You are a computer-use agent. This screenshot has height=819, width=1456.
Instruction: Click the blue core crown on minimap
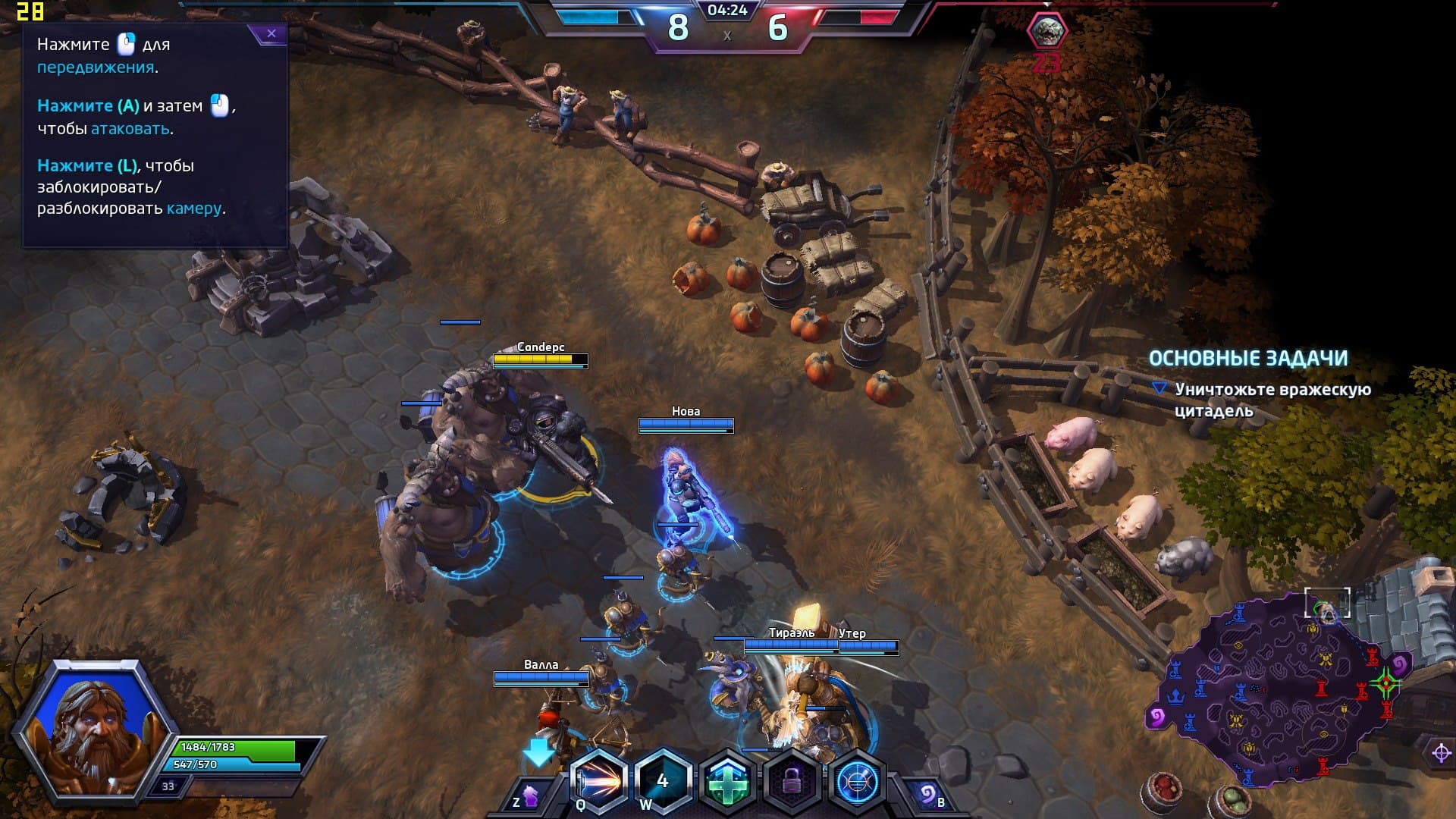[x=1176, y=695]
